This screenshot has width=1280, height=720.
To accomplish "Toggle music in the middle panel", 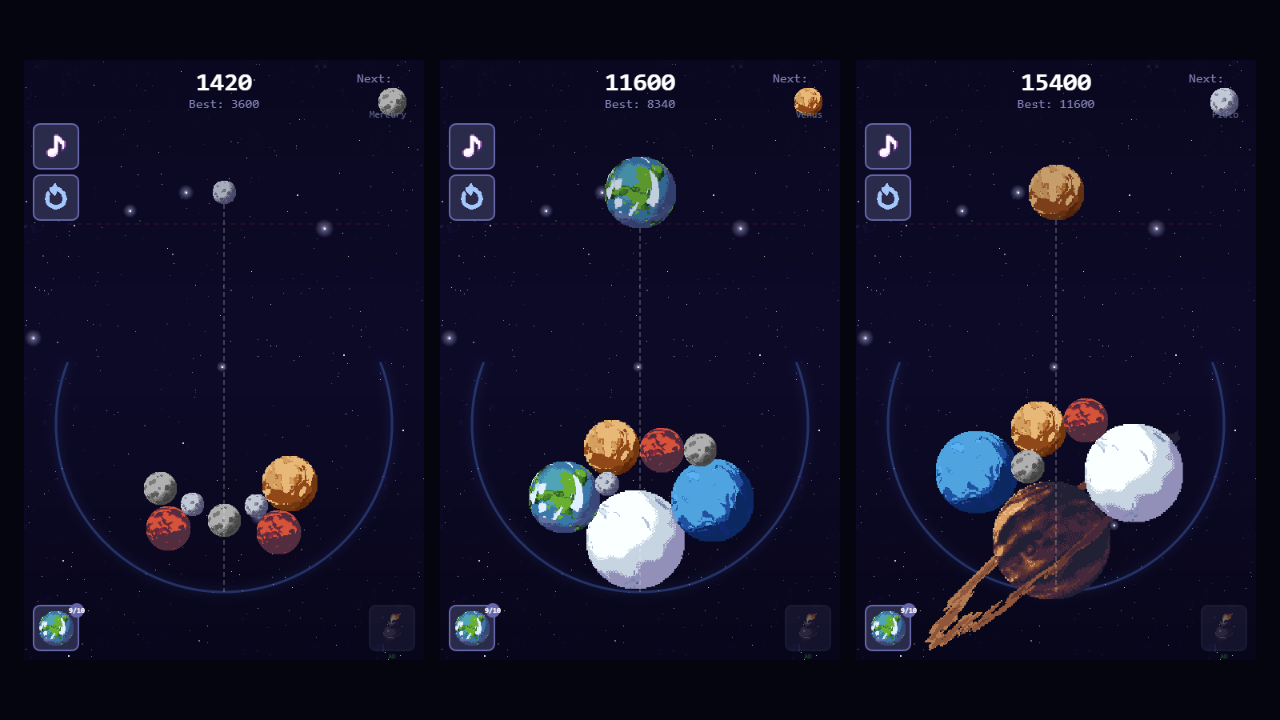I will (471, 146).
